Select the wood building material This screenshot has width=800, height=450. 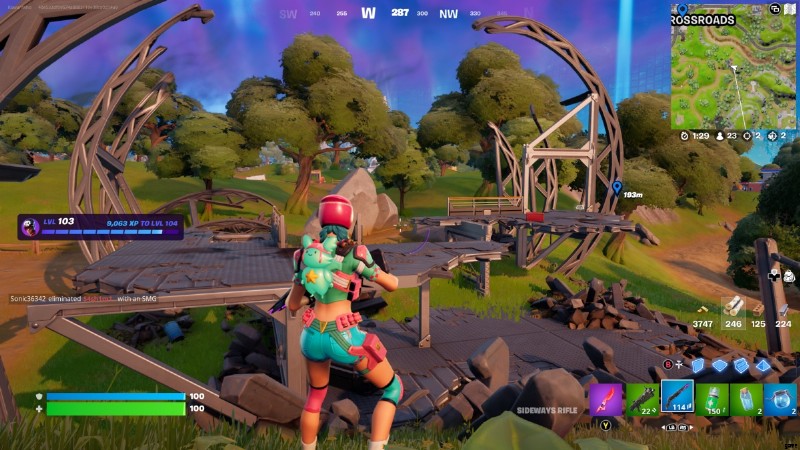coord(735,307)
